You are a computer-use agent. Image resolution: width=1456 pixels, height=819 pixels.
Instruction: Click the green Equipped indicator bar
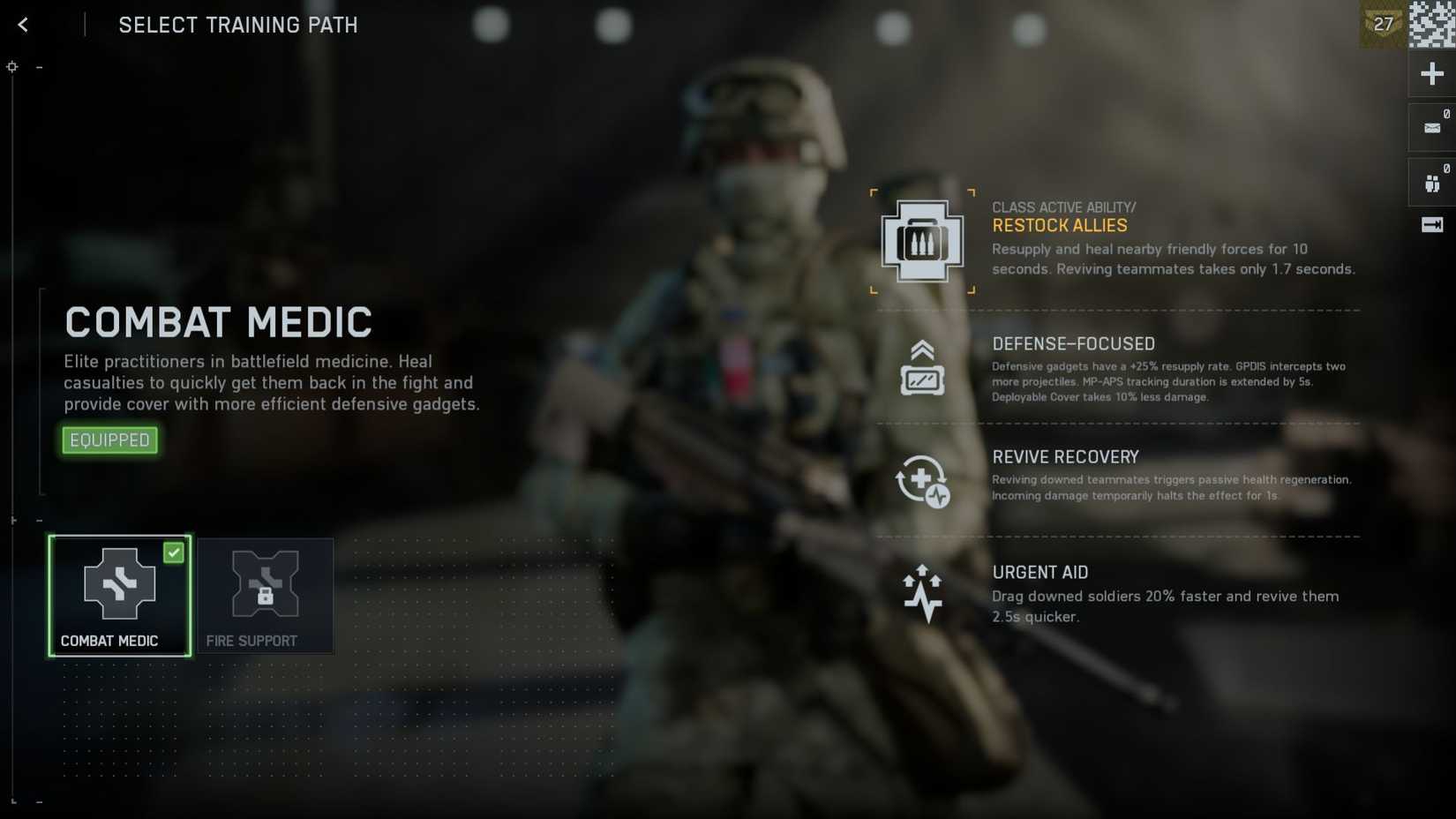point(109,440)
